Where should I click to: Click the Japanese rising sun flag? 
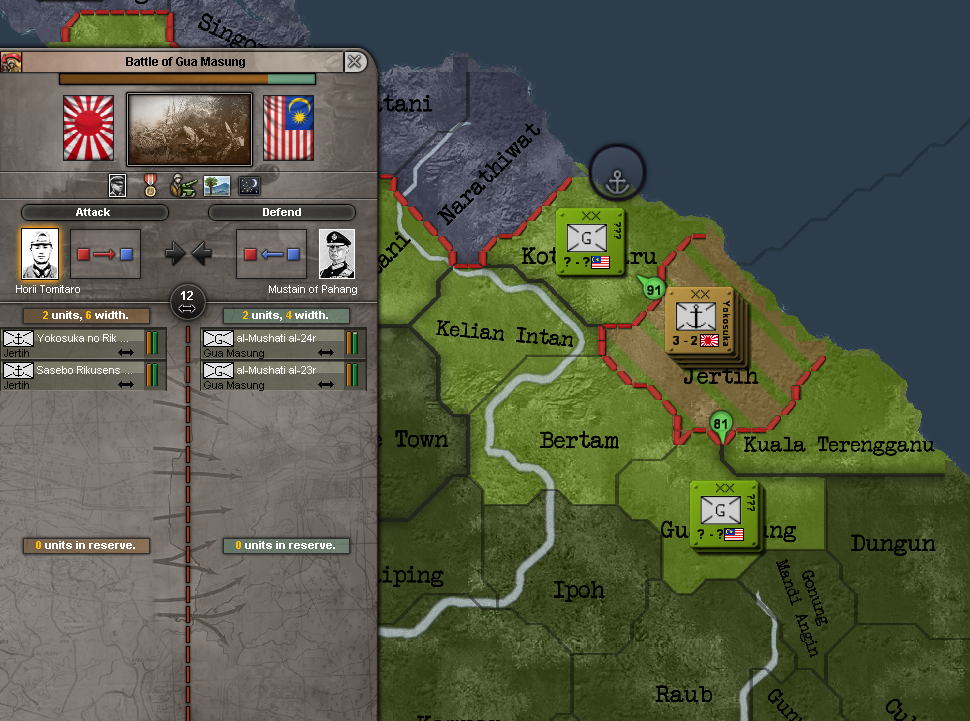pos(89,128)
